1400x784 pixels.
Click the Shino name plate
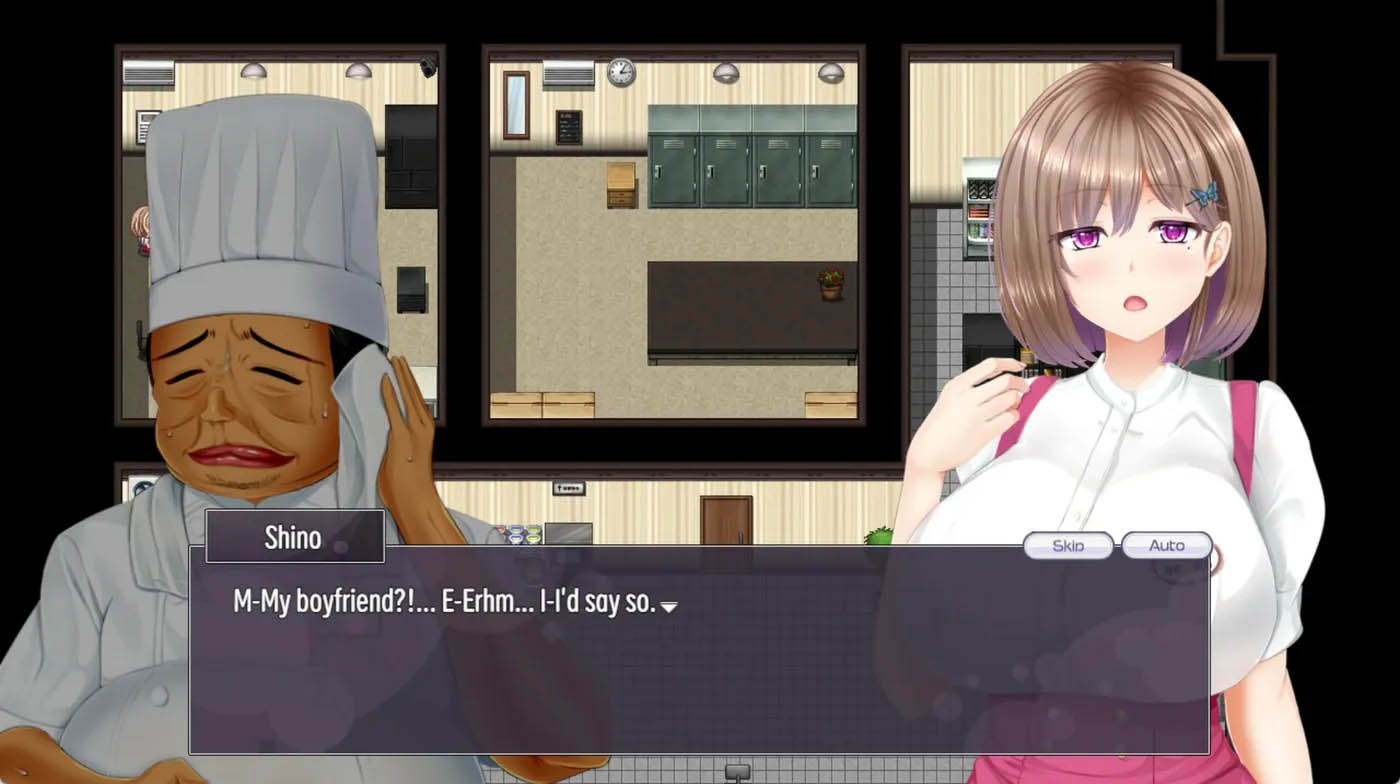point(294,537)
